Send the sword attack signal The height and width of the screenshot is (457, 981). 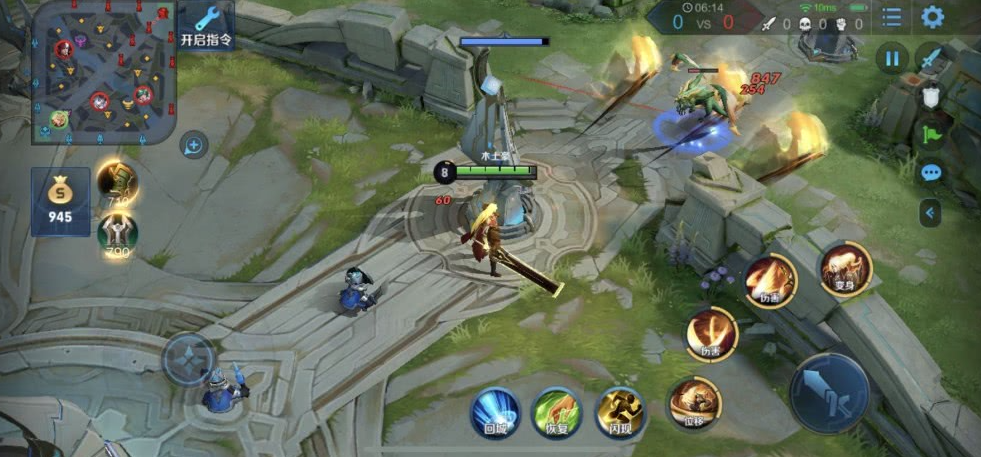point(932,58)
